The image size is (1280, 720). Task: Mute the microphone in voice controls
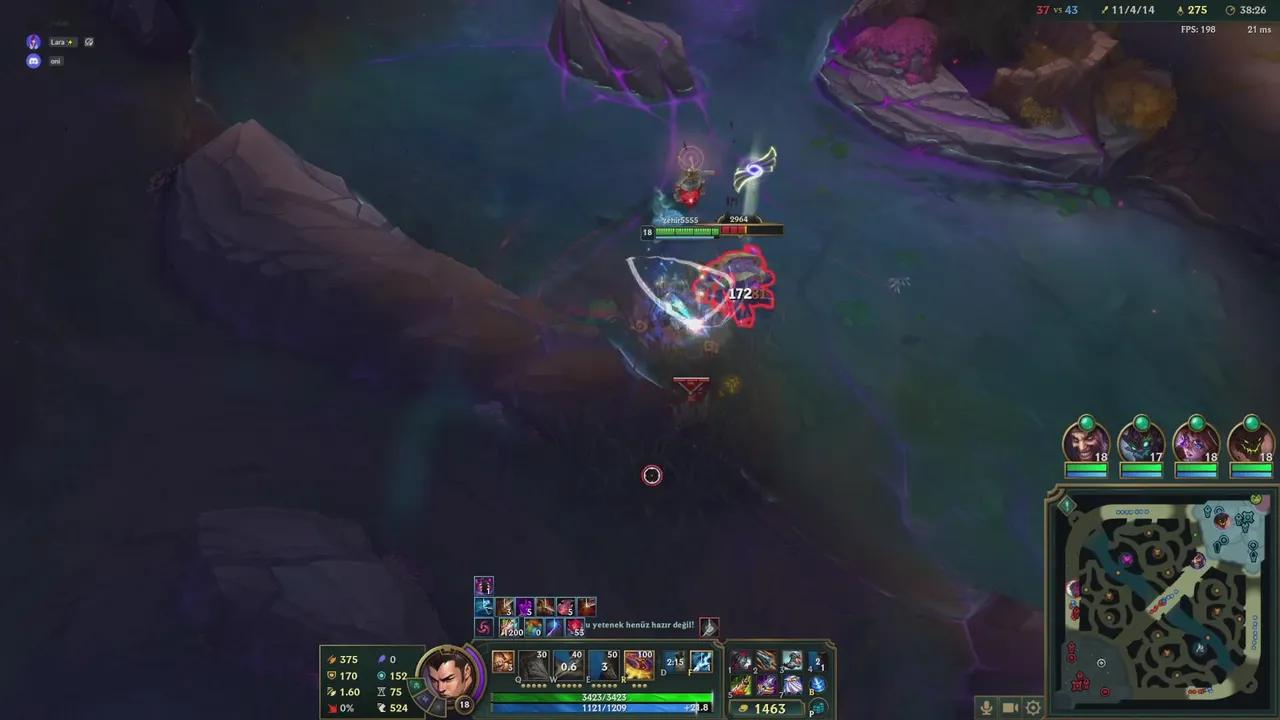click(x=986, y=707)
